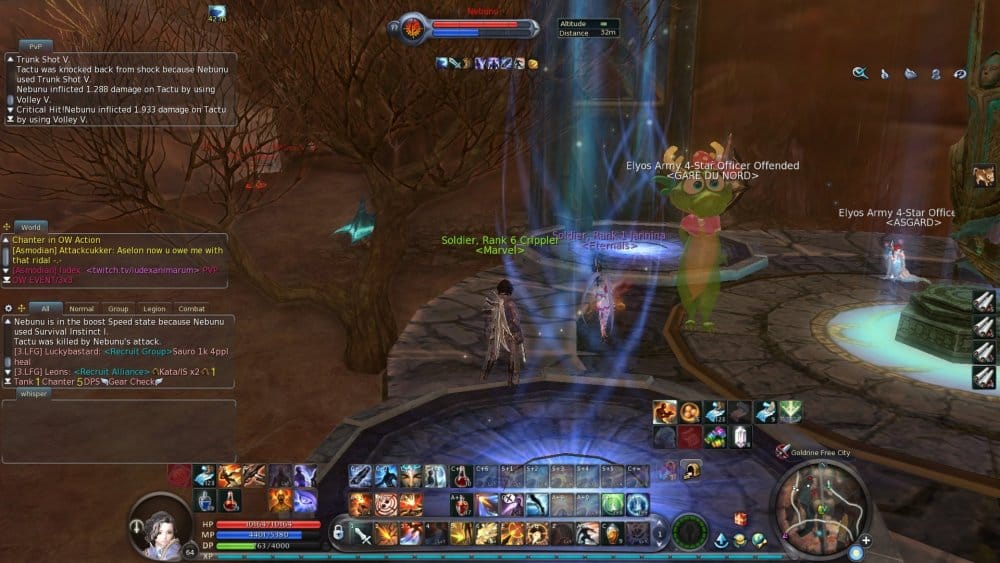Click the whisper chat tab
Viewport: 1000px width, 563px height.
click(x=34, y=393)
